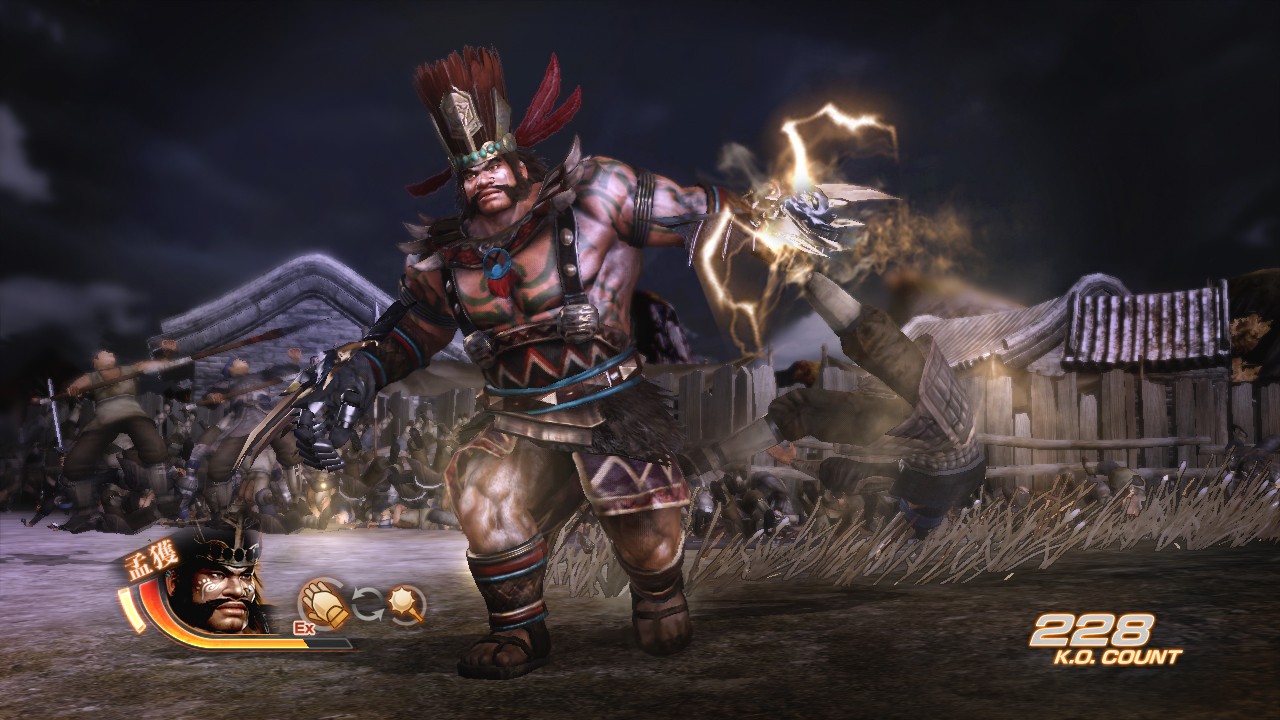The height and width of the screenshot is (720, 1280).
Task: Click the weapon swap arrows icon
Action: 366,604
